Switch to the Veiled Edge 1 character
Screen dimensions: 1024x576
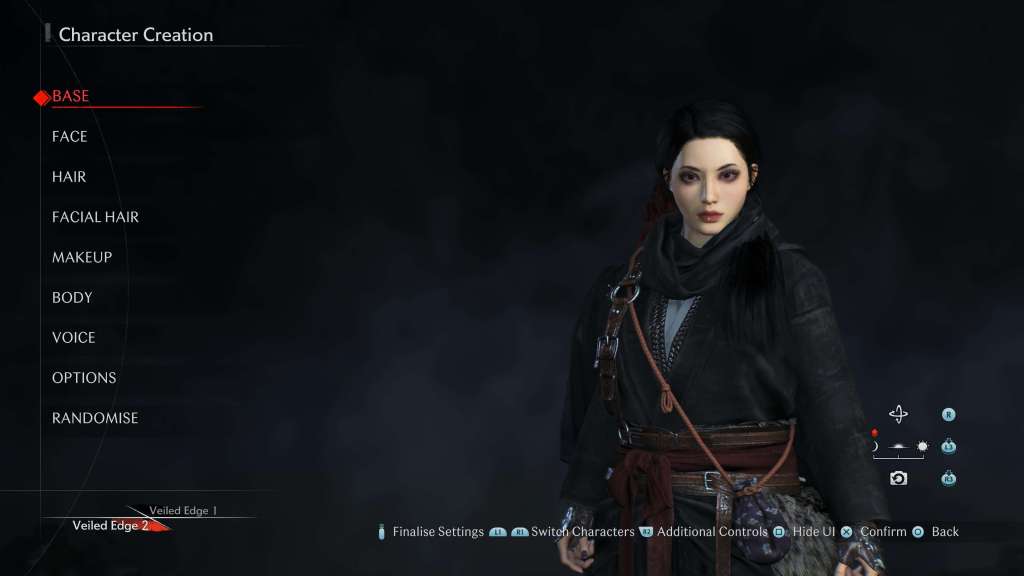coord(183,511)
